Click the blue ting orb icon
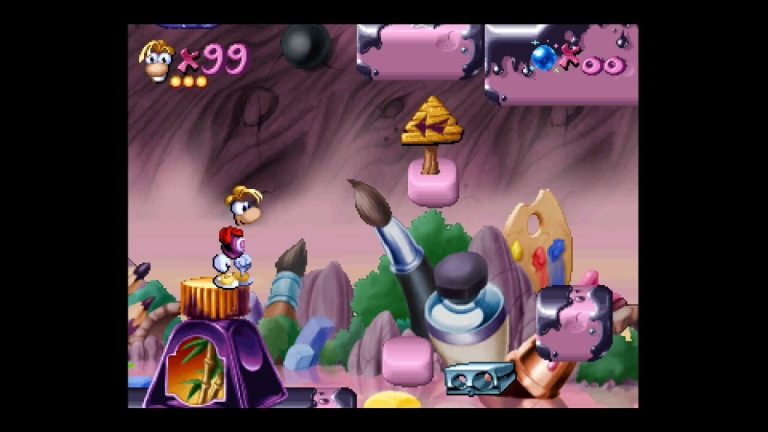 pos(544,58)
